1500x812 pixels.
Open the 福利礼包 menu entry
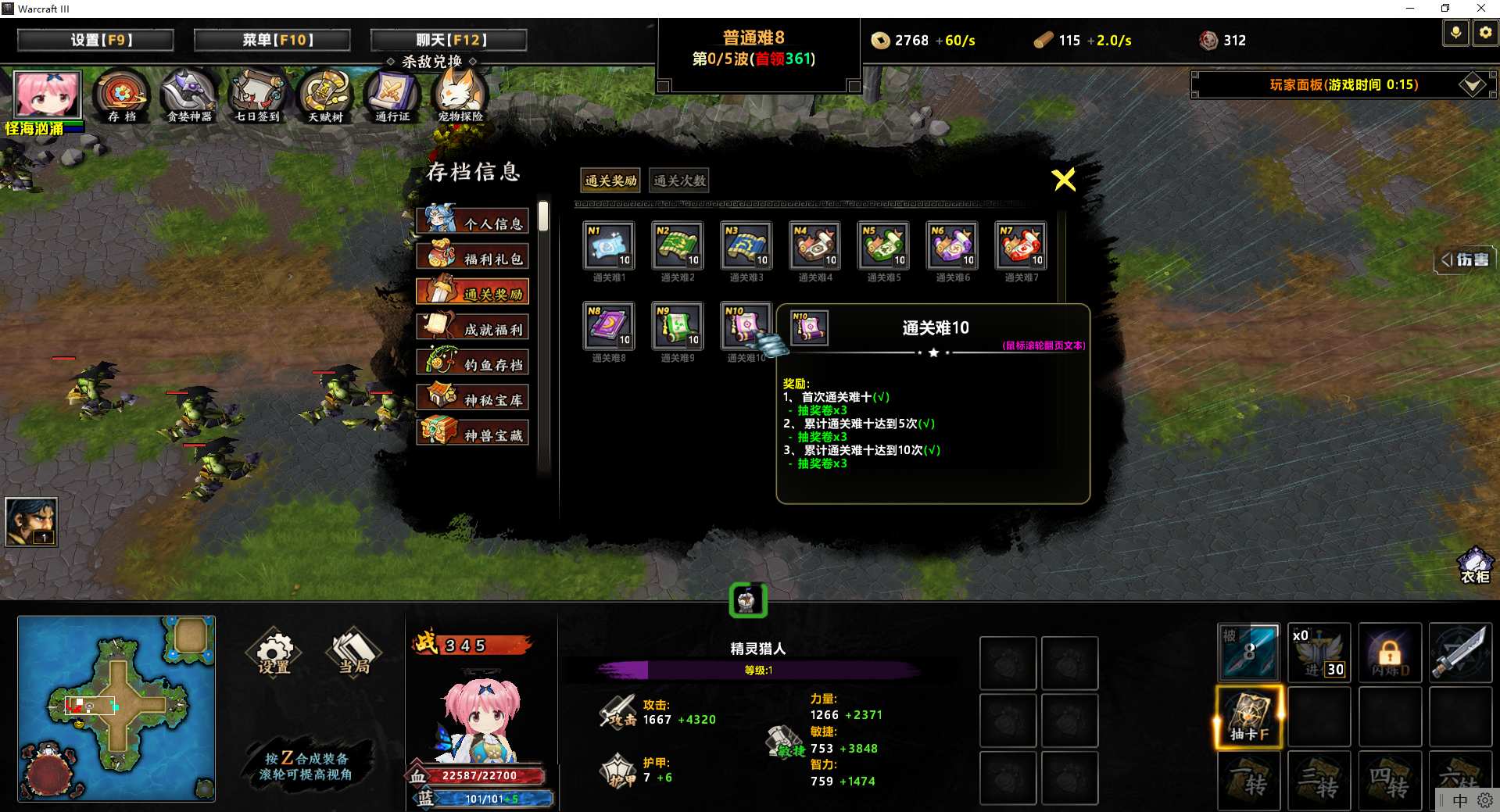click(x=473, y=257)
